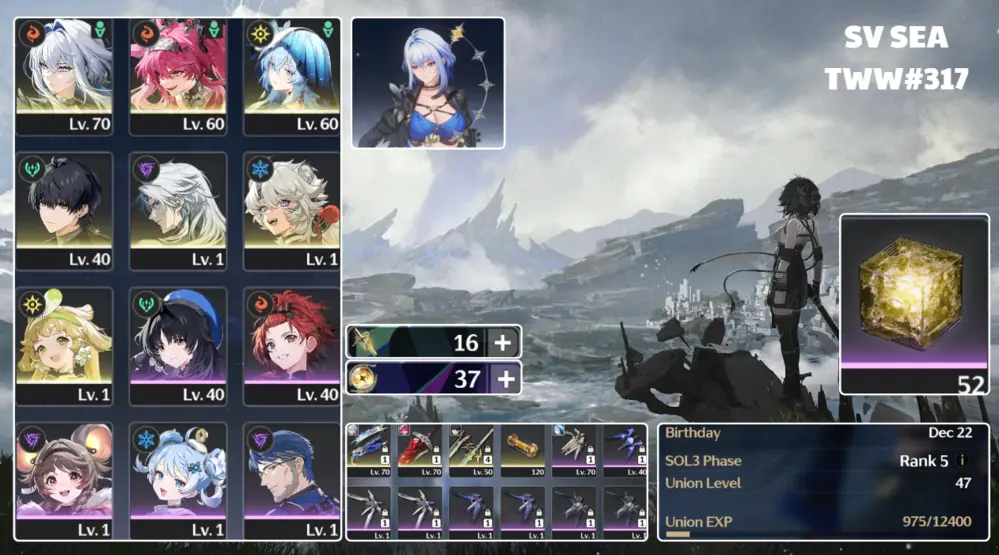Select the pink-haired Lv. 60 character

178,77
